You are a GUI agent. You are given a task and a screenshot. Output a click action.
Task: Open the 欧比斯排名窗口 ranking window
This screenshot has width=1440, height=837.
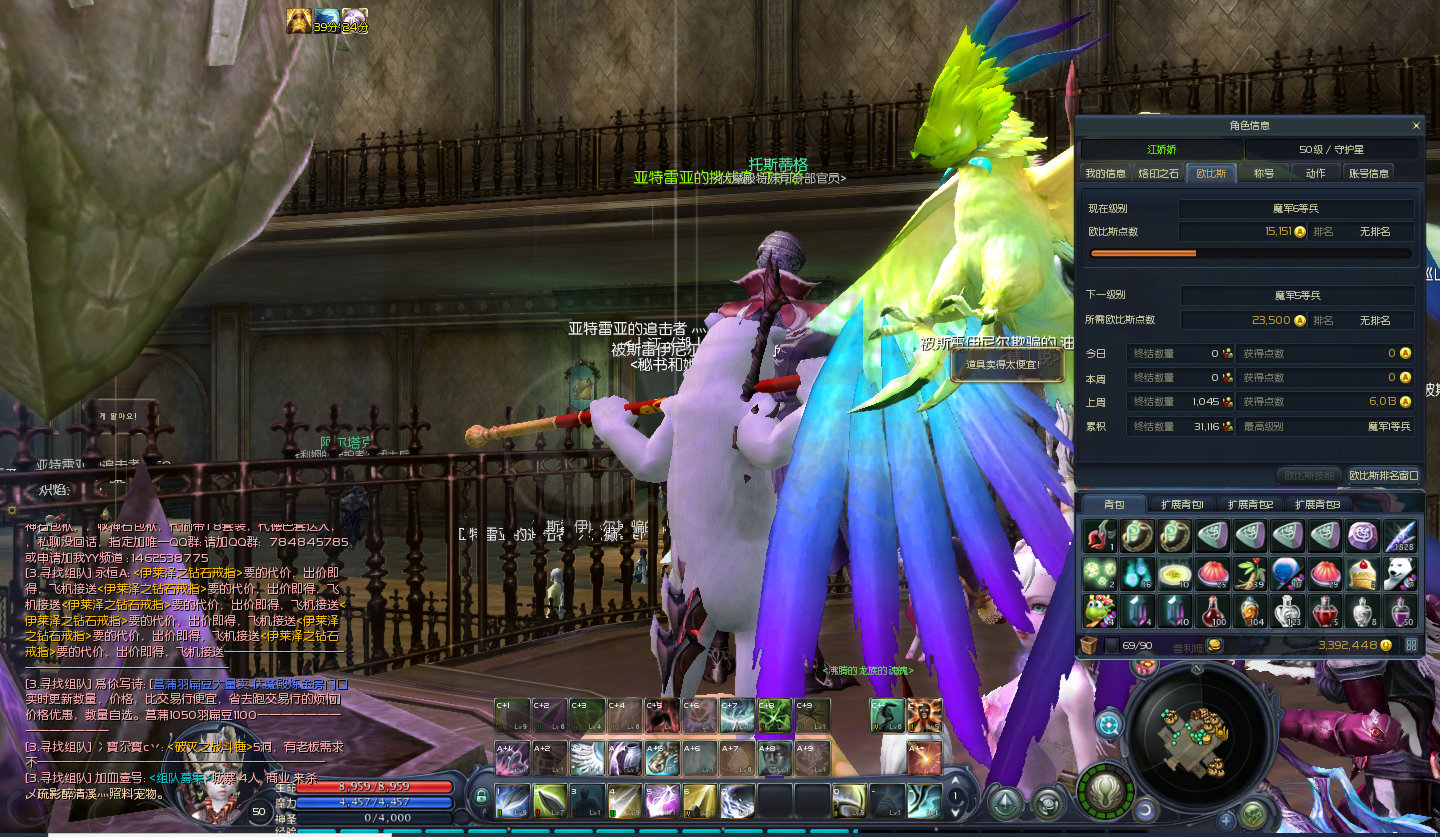1383,475
